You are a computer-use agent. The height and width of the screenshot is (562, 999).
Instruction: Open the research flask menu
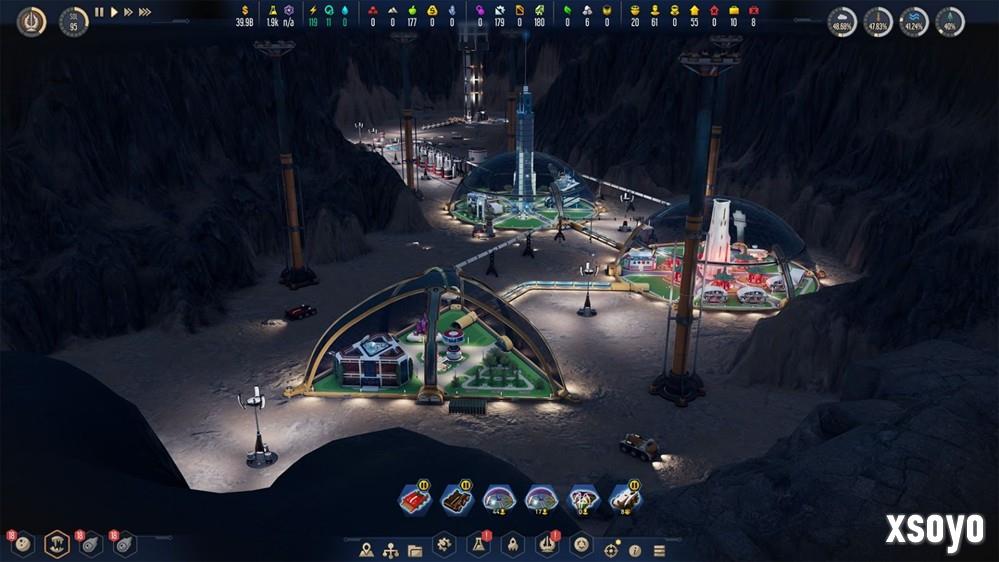pos(478,546)
